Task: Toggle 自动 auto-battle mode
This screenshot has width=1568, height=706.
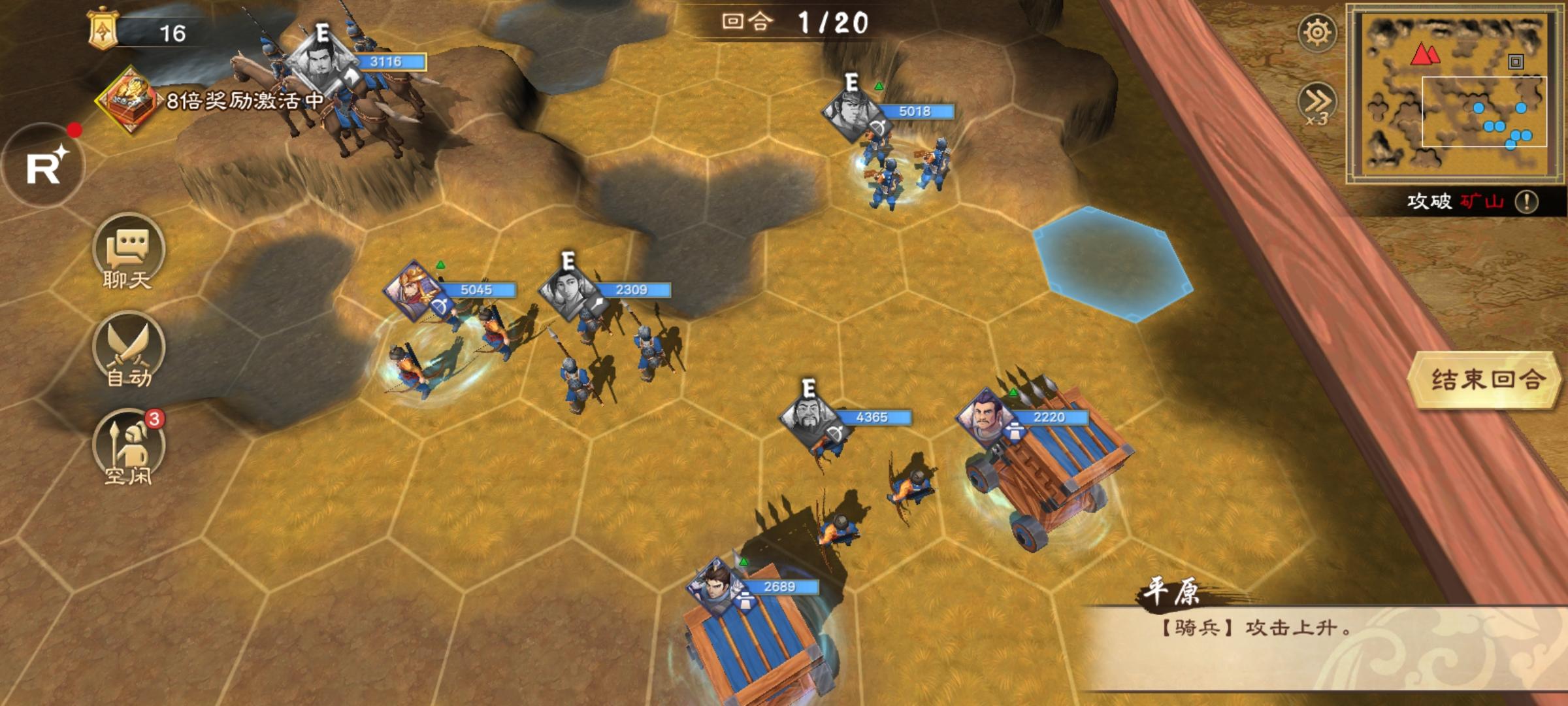Action: 129,350
